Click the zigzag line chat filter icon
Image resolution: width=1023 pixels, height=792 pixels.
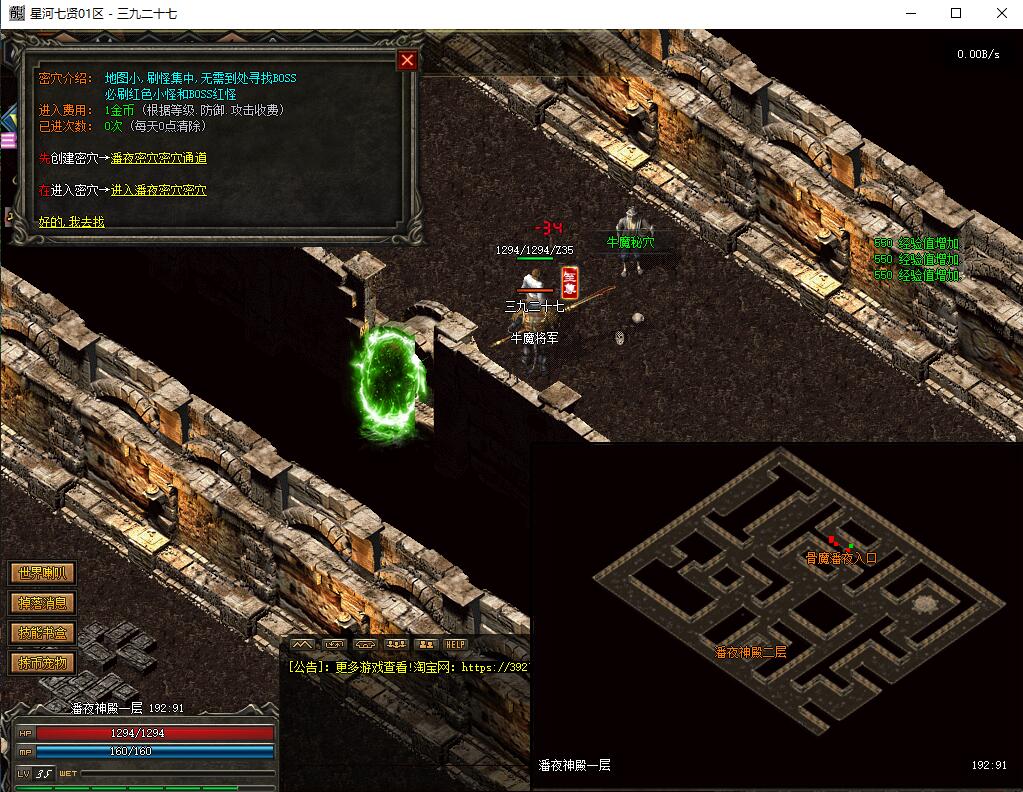pos(303,645)
